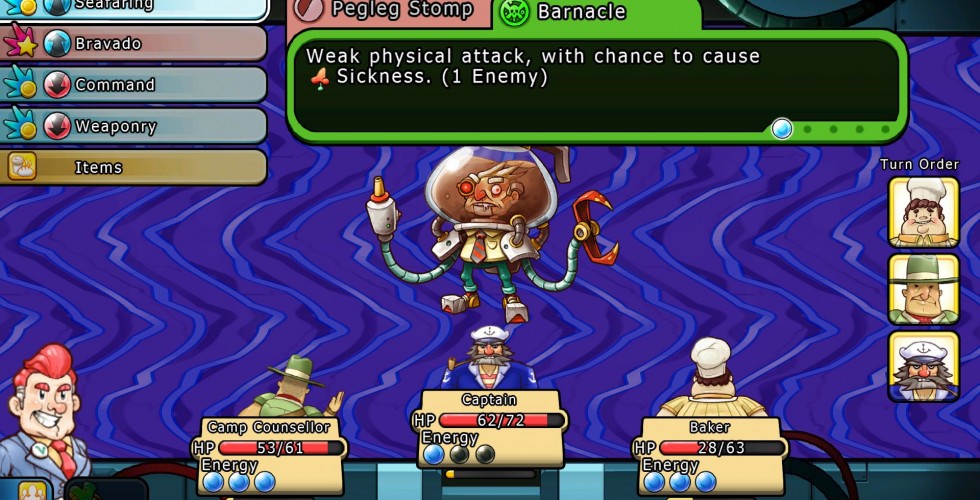
Task: Select the Camp Counsellor turn order portrait
Action: click(923, 288)
